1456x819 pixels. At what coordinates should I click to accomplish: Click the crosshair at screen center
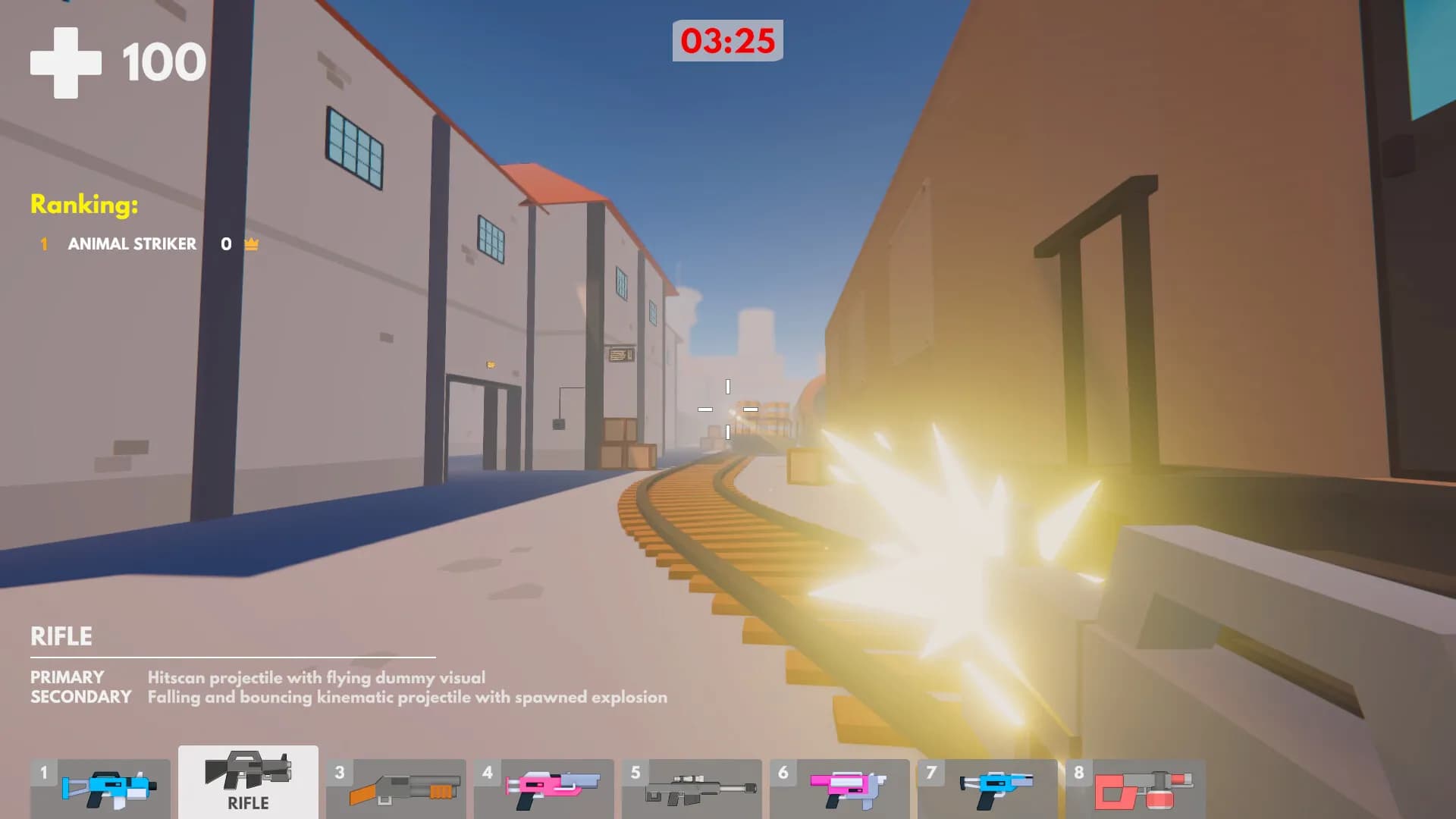728,409
